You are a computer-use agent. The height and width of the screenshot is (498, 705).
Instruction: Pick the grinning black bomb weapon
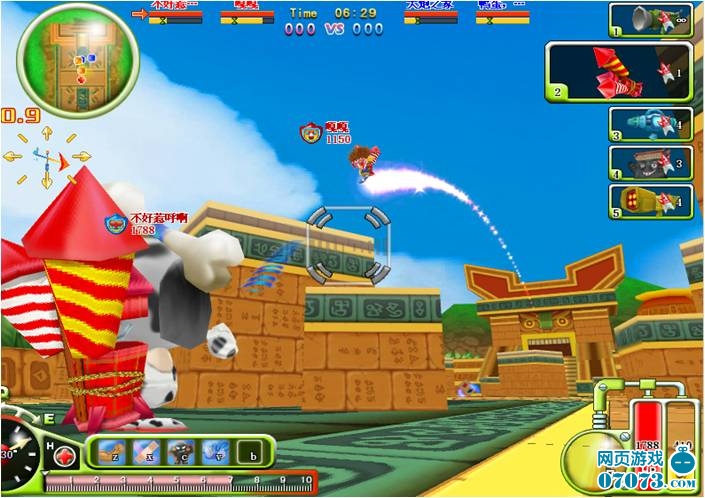[x=651, y=162]
